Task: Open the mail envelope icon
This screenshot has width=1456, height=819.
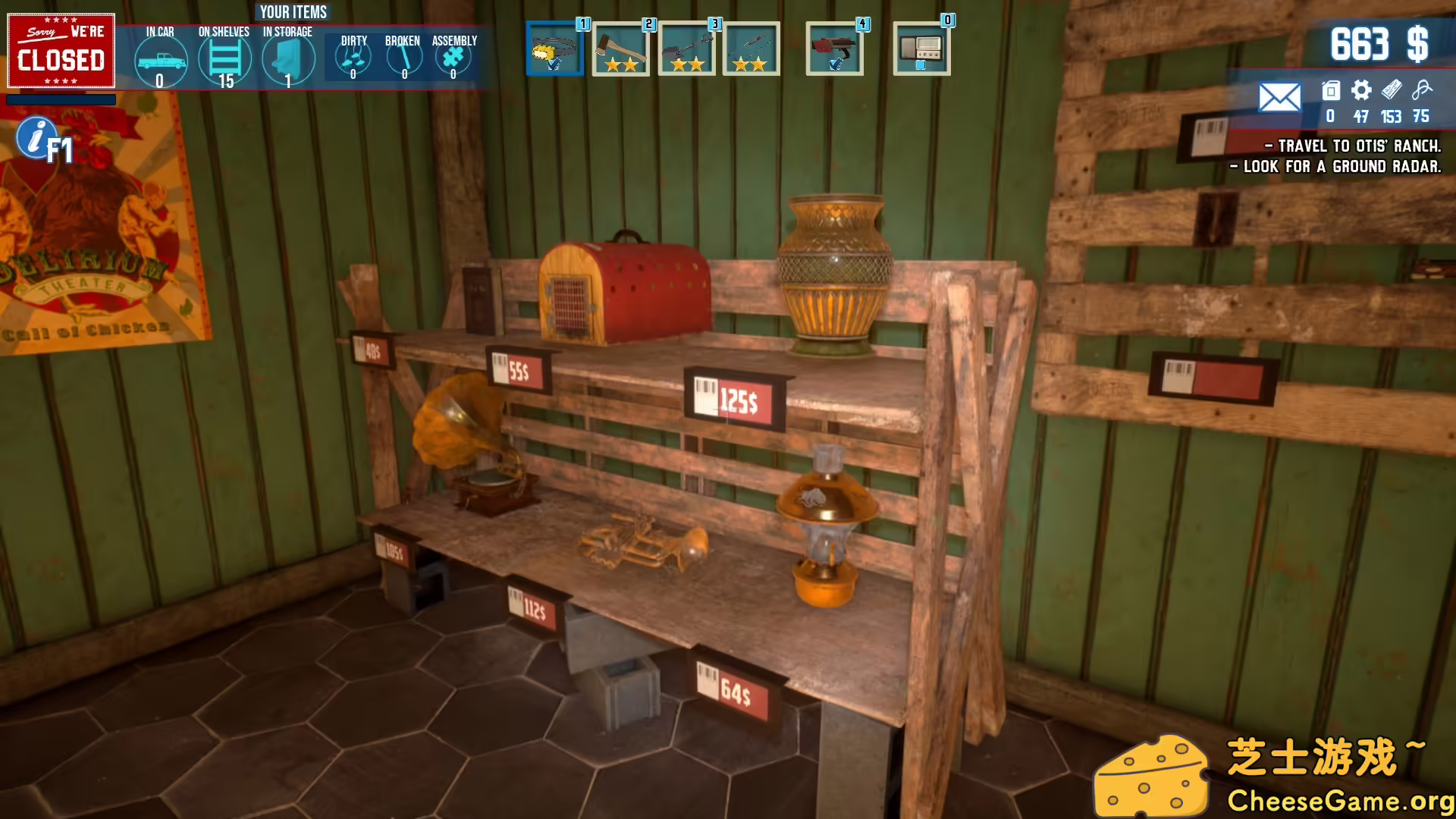Action: (x=1281, y=97)
